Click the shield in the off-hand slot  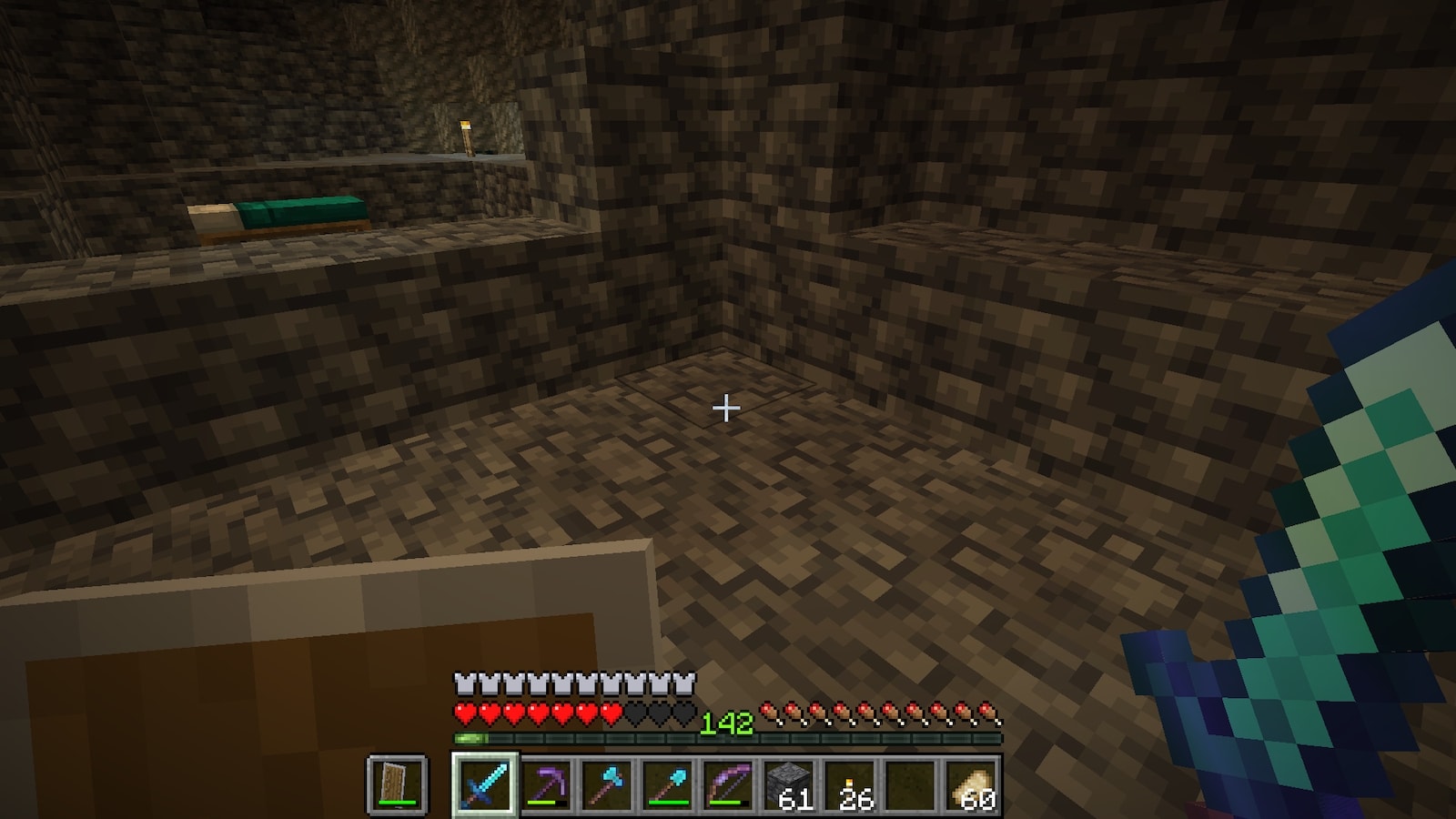coord(398,784)
